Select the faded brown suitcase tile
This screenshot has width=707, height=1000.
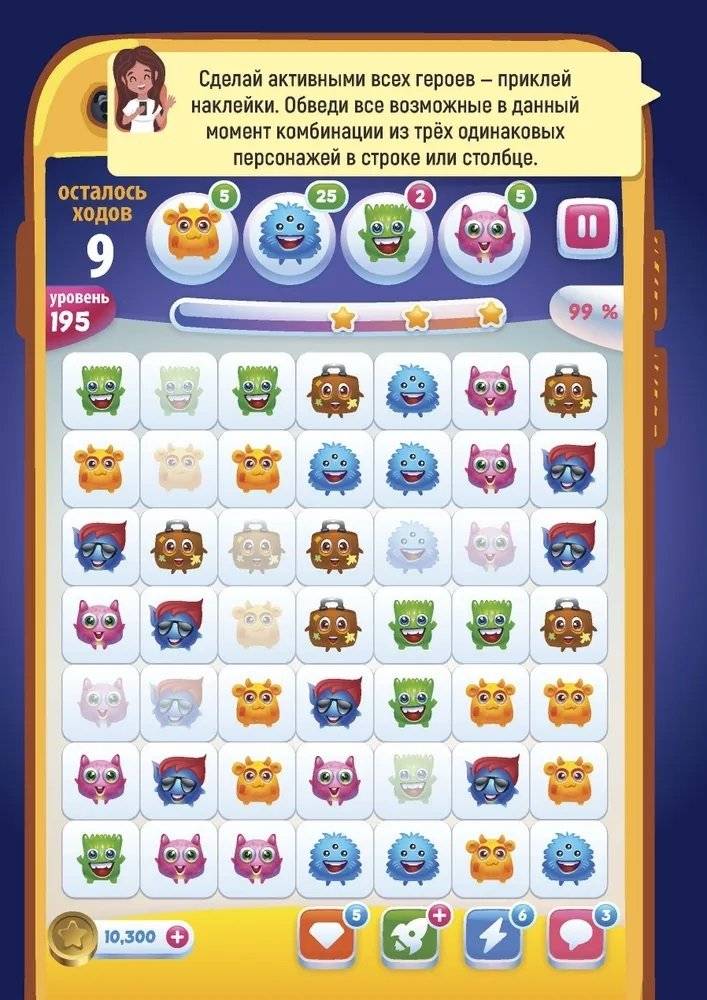(x=256, y=547)
